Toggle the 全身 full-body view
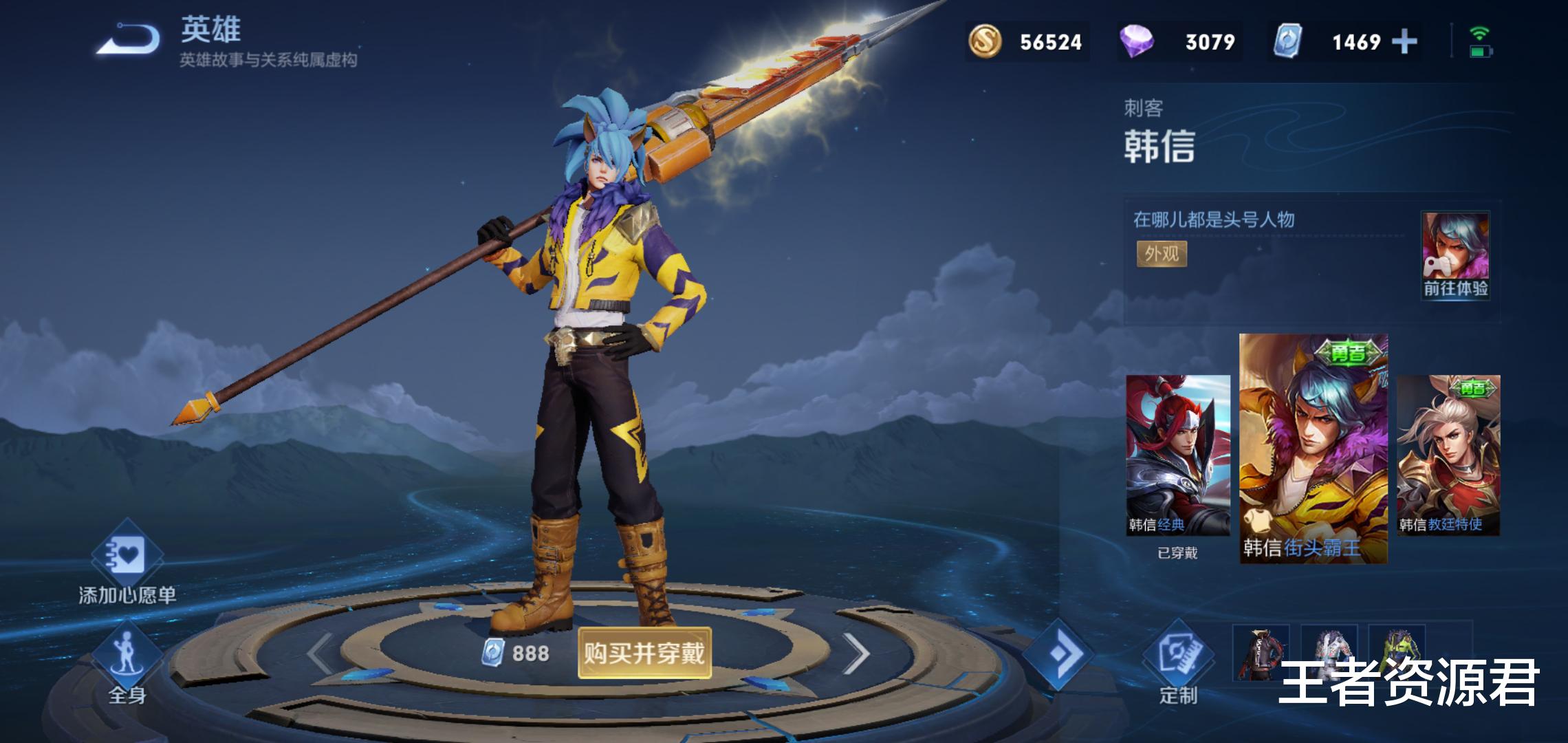The height and width of the screenshot is (743, 1568). pos(127,664)
